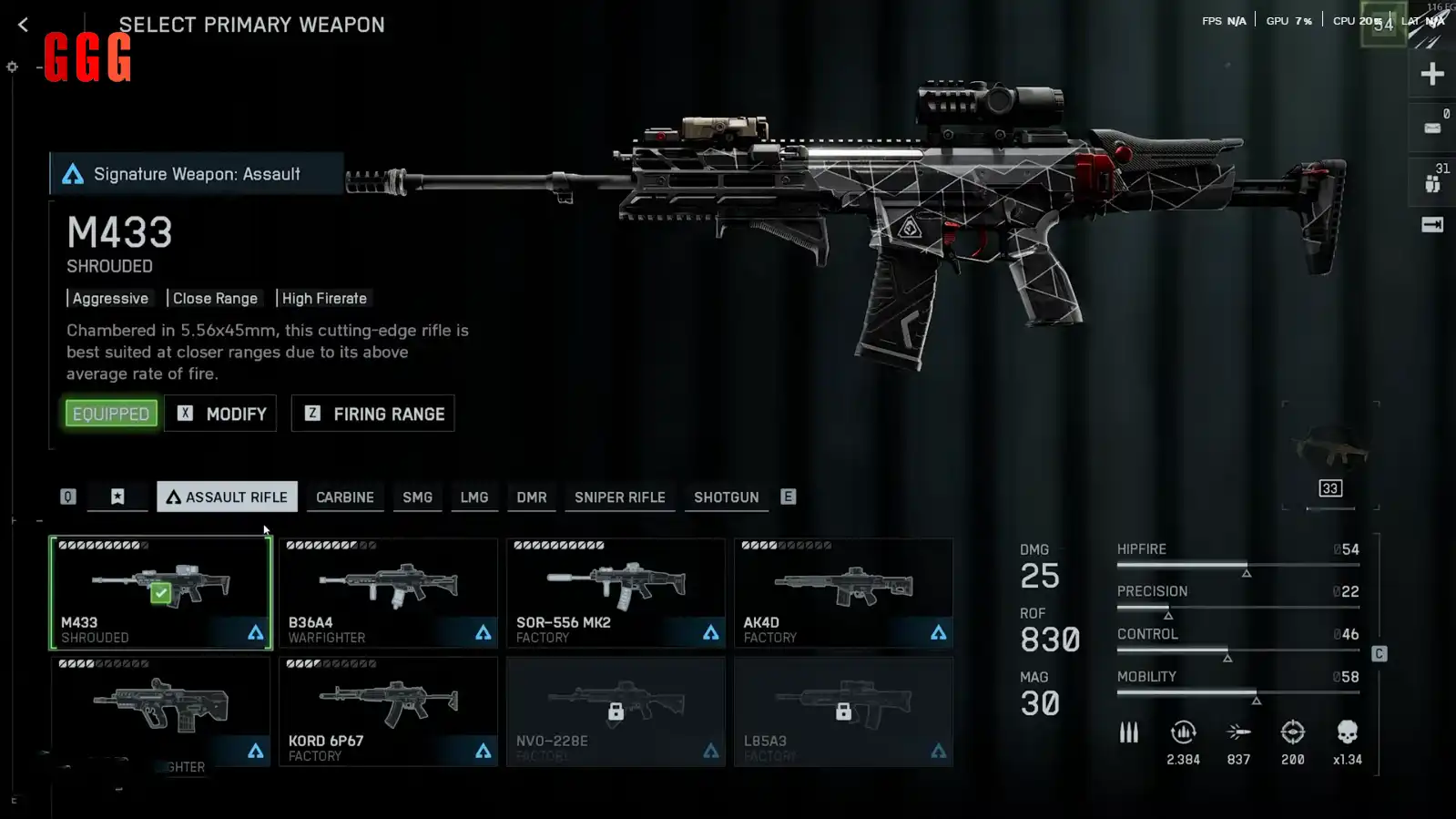Choose the KORD 6P67 Factory rifle

(x=388, y=711)
